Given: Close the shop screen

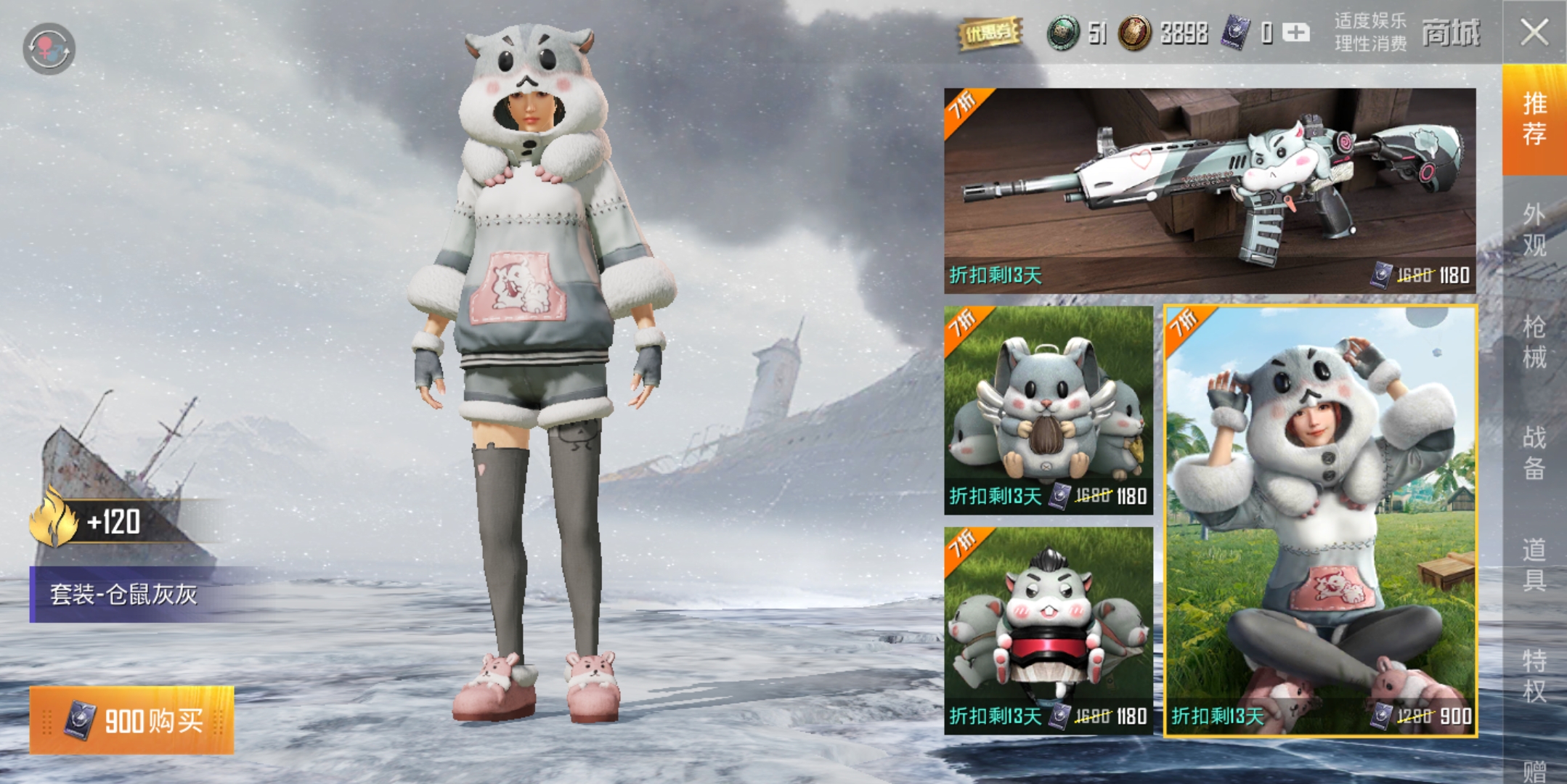Looking at the screenshot, I should click(x=1534, y=32).
